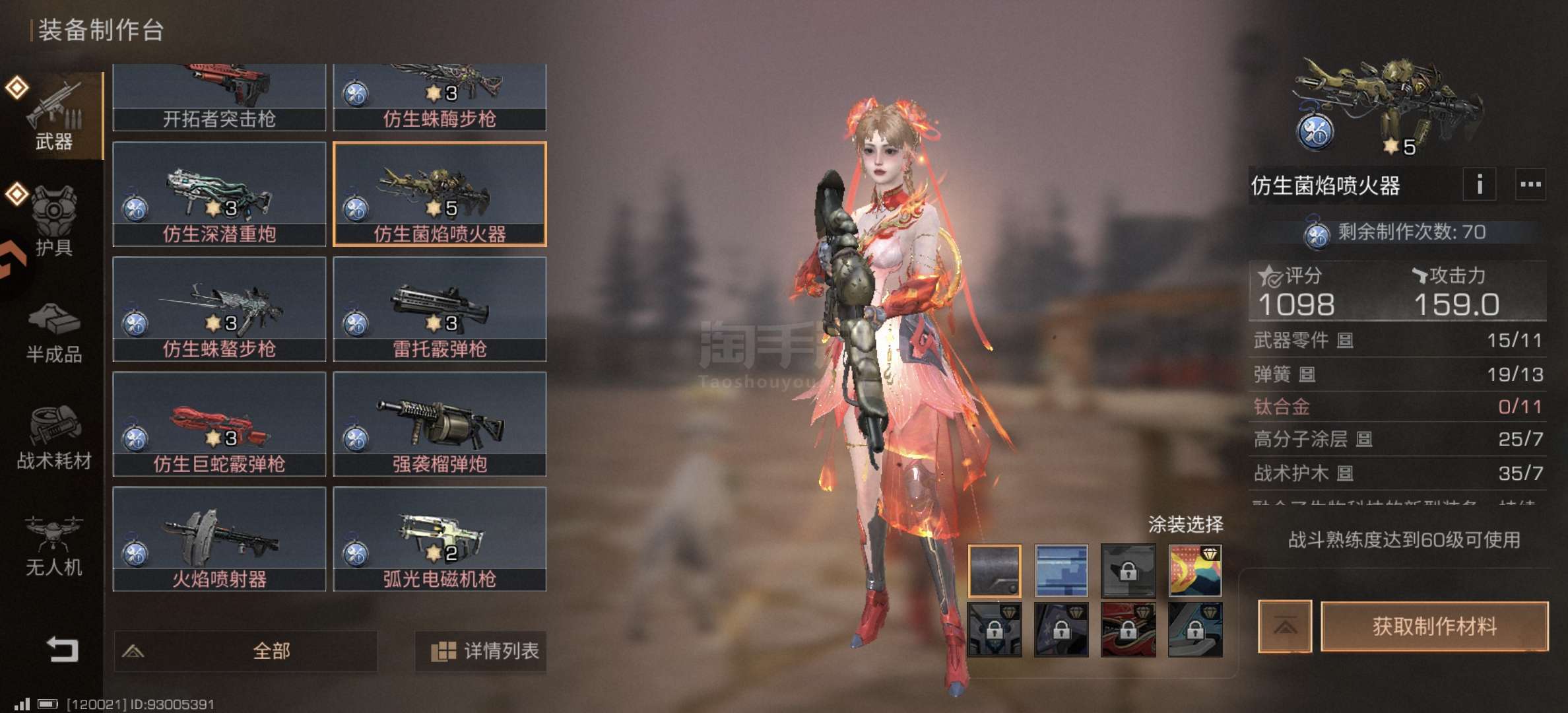Open weapon info with the i button
Screen dimensions: 1568x713
point(1479,184)
